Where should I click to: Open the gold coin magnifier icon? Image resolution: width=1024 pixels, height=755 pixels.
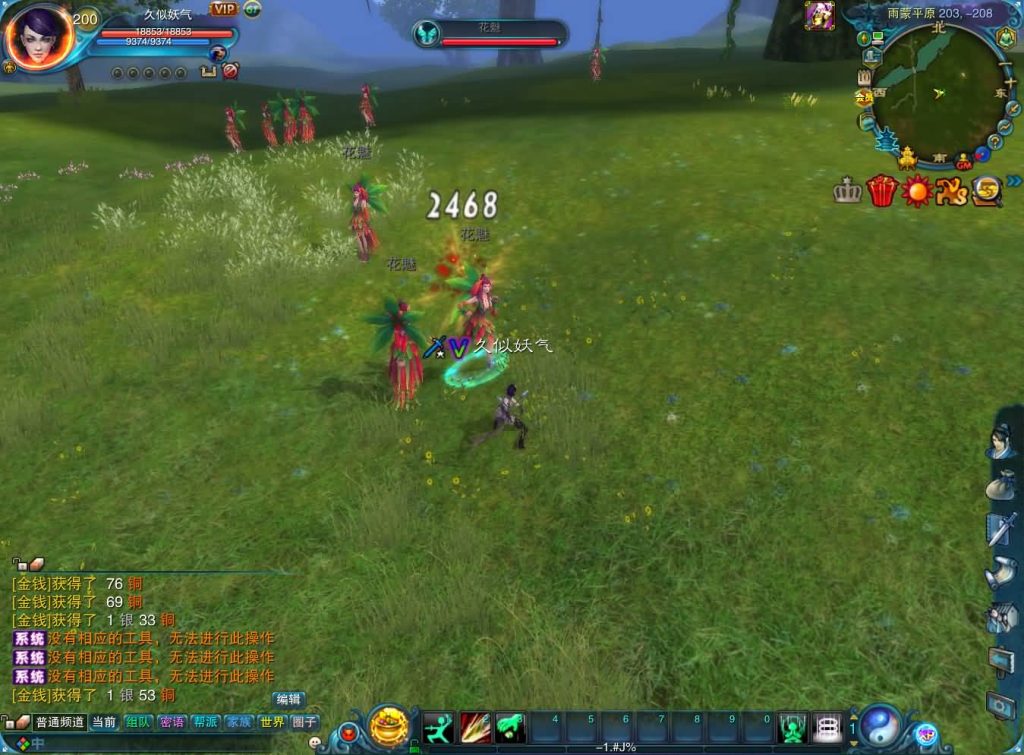988,190
